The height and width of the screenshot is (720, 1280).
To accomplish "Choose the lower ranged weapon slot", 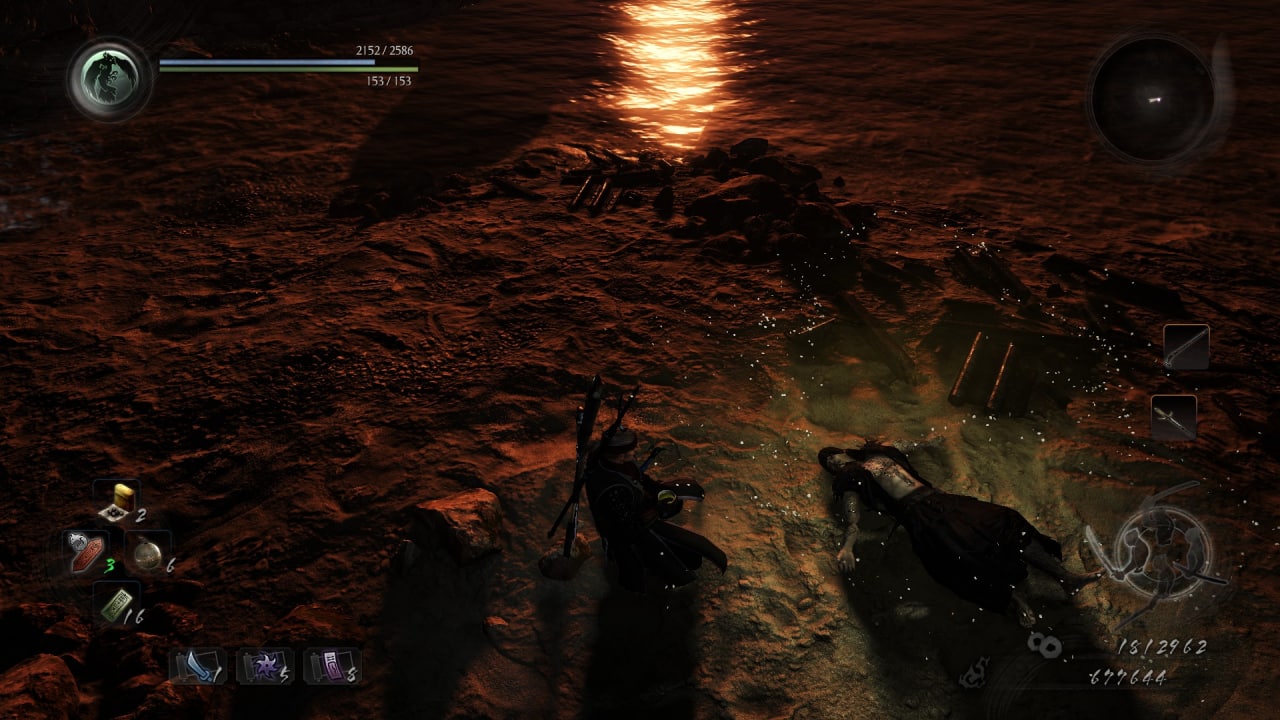I will [x=1173, y=417].
